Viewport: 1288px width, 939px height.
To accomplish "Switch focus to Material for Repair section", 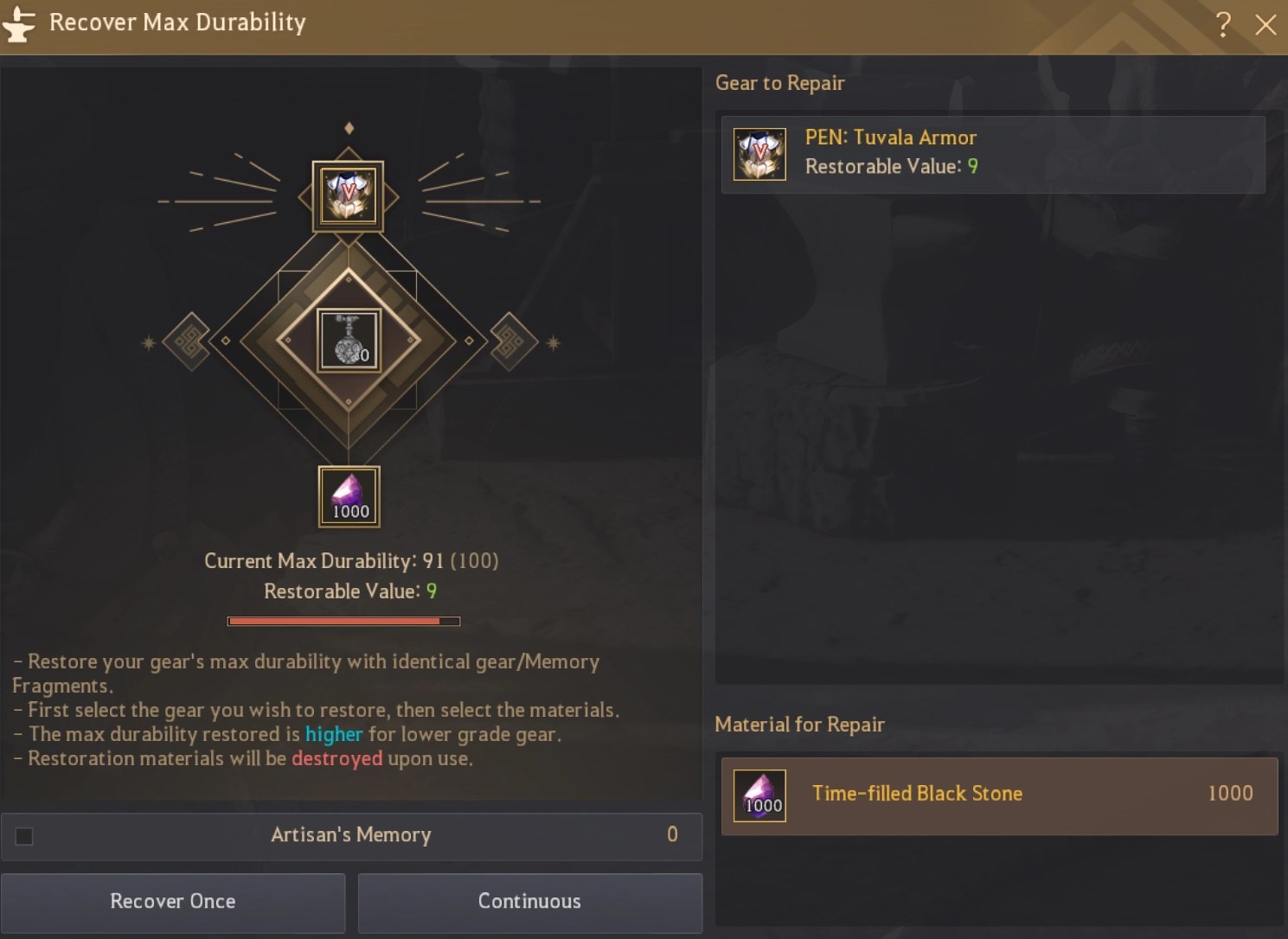I will (x=800, y=725).
